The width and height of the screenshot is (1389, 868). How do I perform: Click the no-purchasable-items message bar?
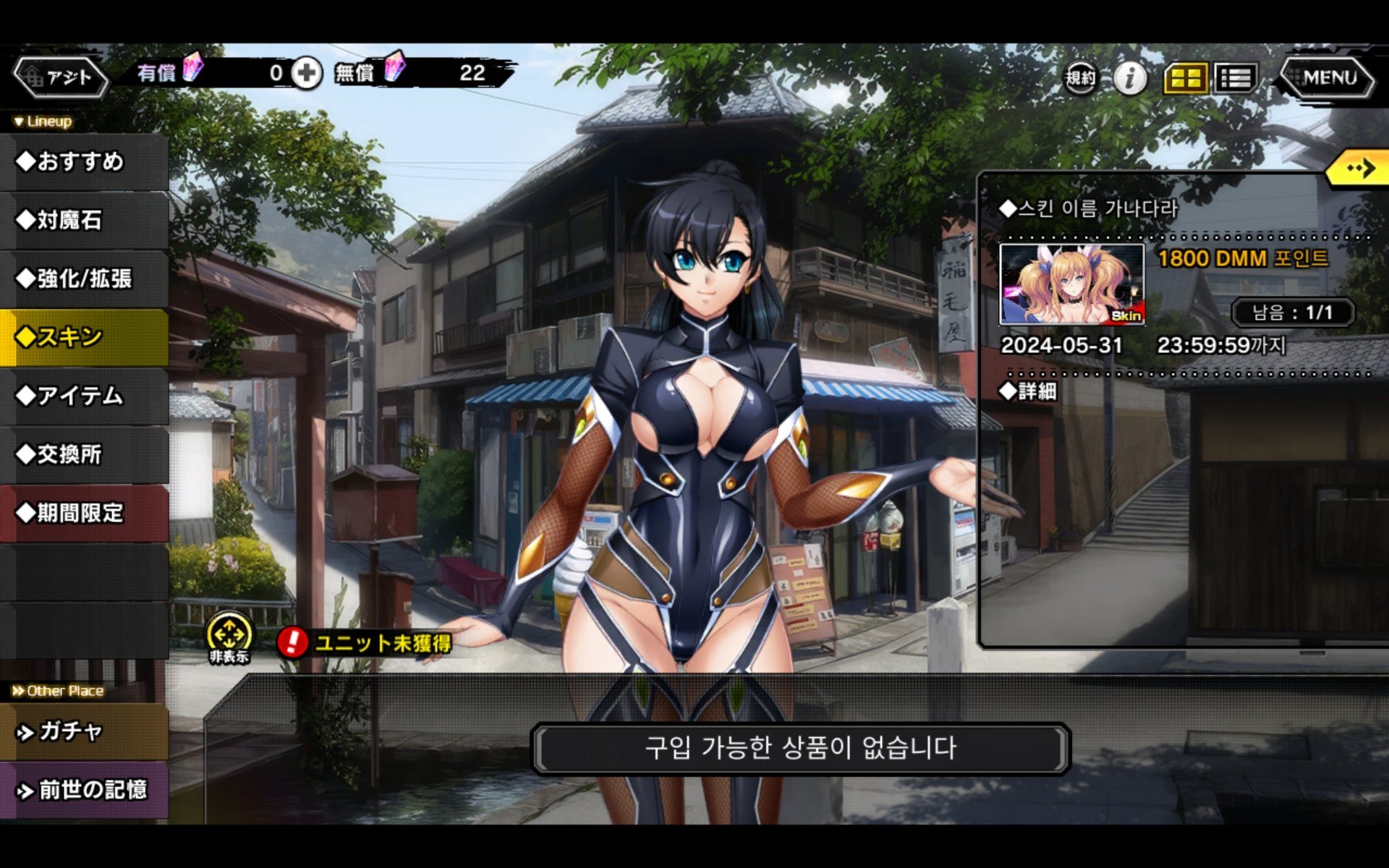click(x=800, y=748)
